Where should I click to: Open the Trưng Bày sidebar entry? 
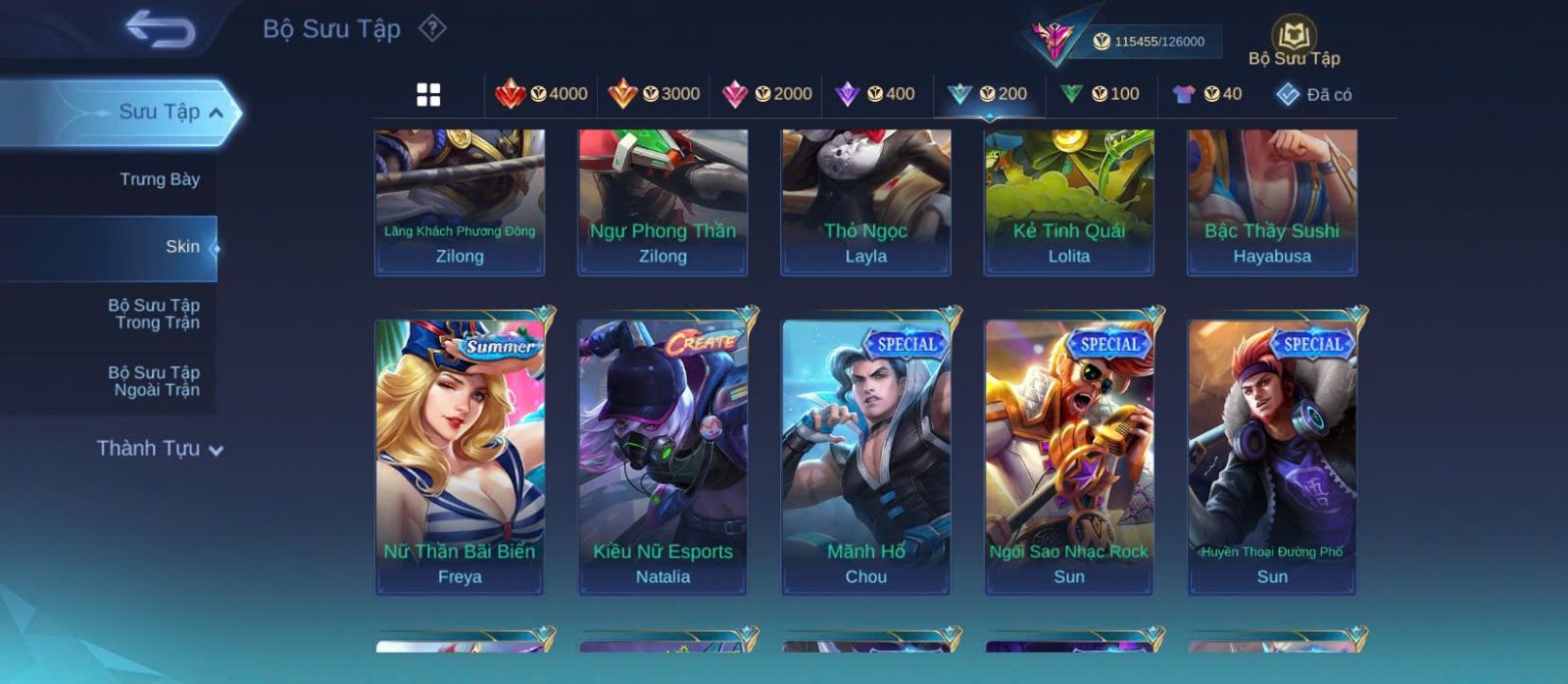point(159,179)
